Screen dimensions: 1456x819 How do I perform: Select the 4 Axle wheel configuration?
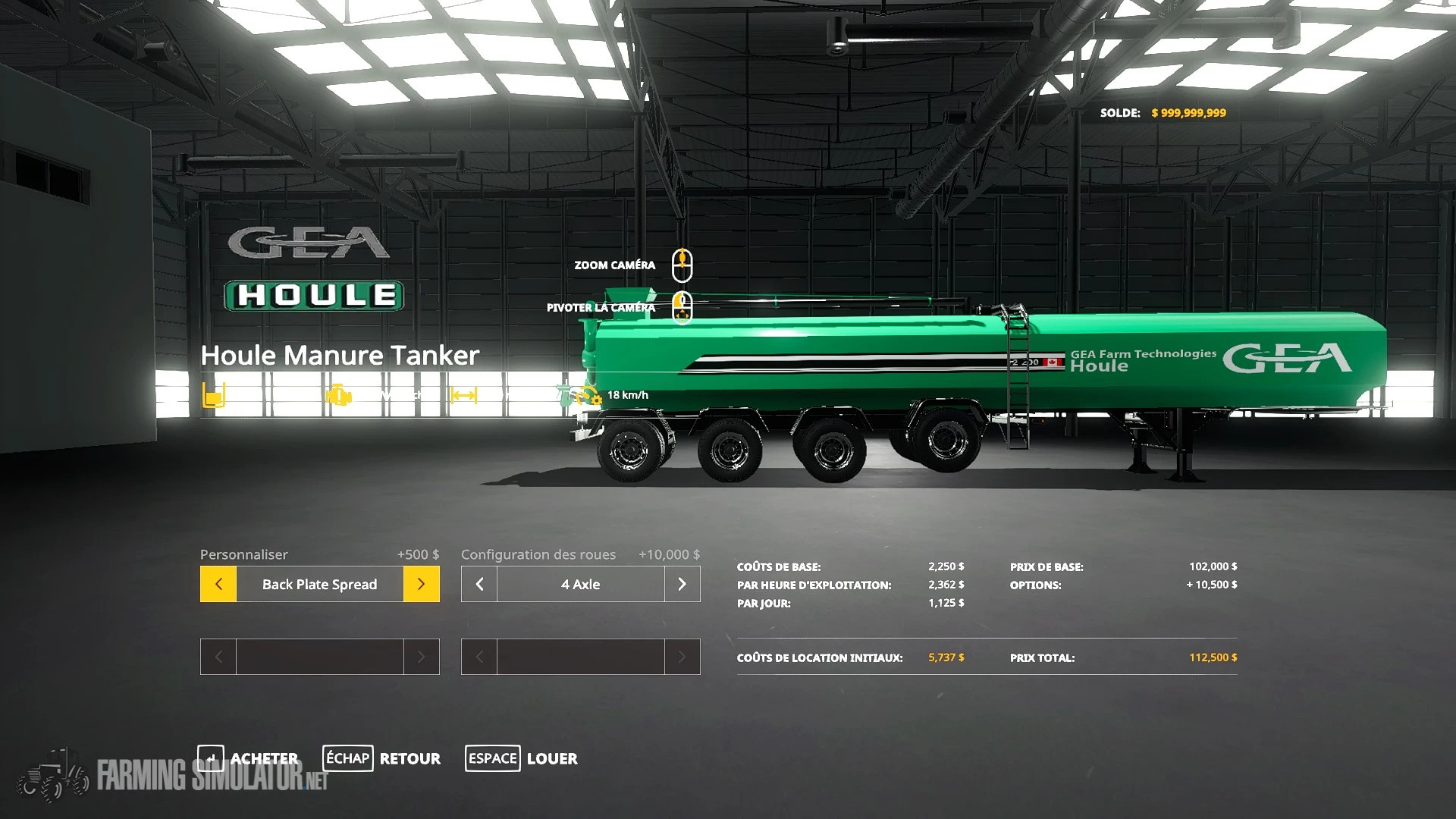tap(580, 584)
